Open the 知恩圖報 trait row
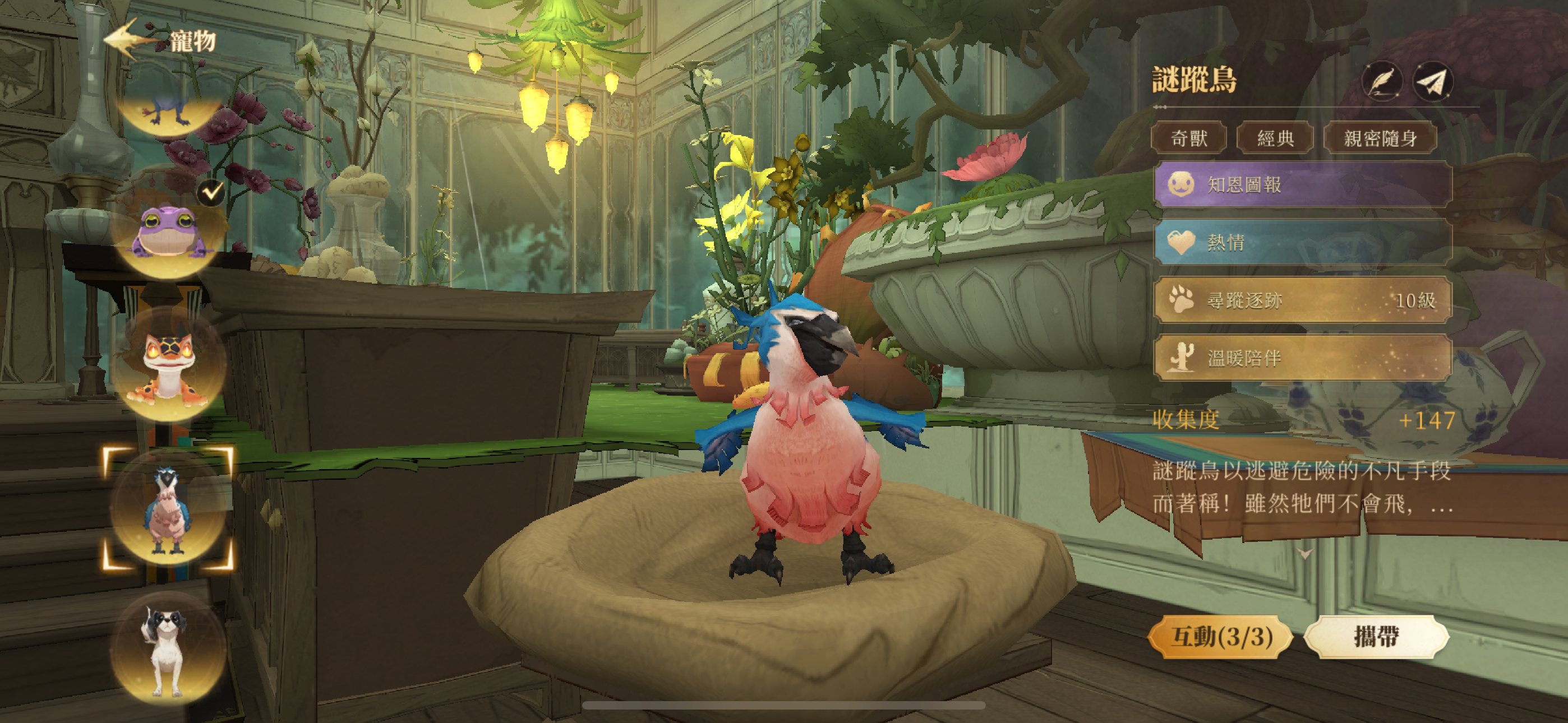This screenshot has width=1568, height=723. (x=1303, y=184)
